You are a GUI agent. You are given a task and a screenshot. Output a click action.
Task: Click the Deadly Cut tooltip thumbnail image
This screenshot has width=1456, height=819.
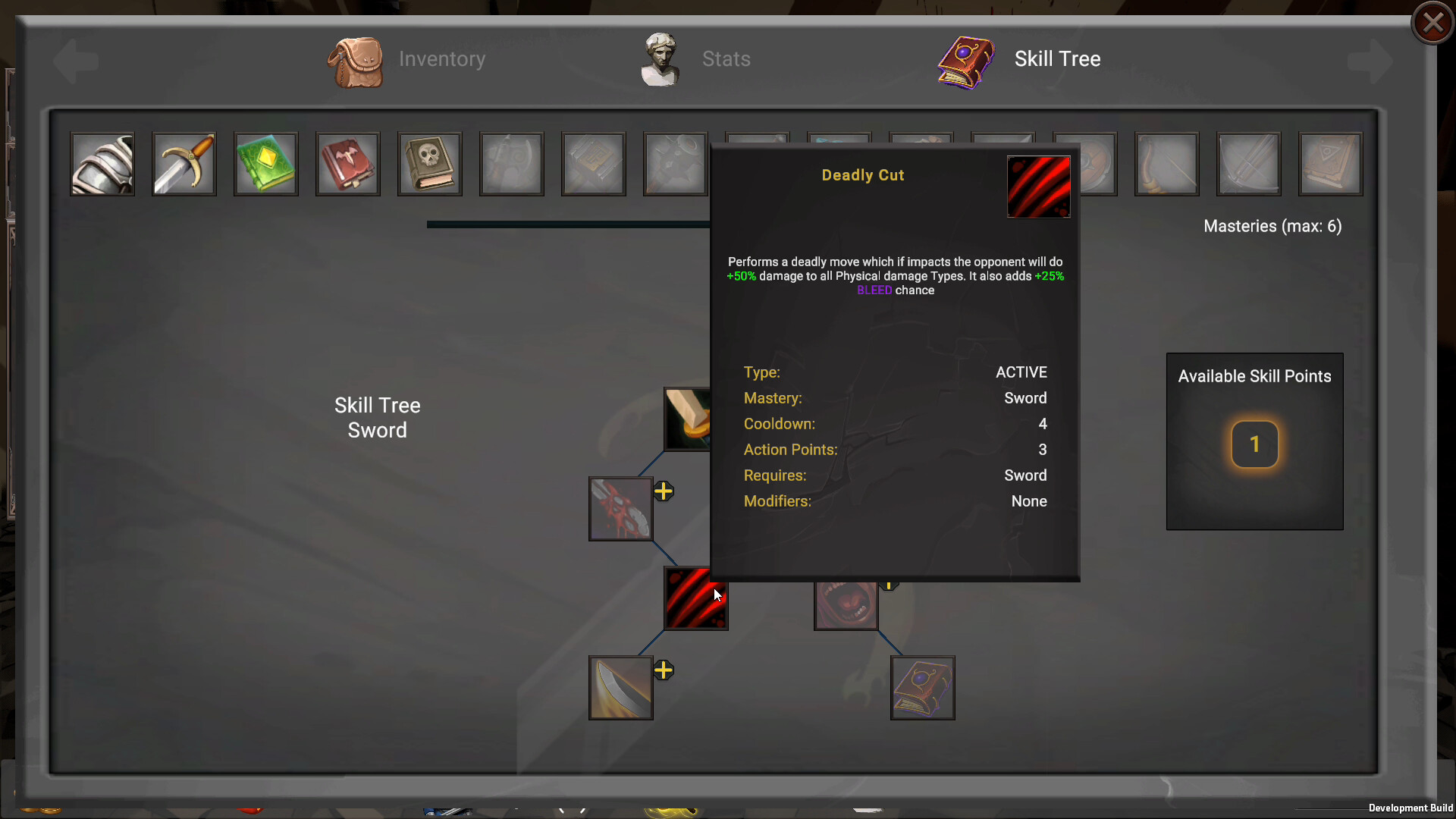(x=1038, y=187)
